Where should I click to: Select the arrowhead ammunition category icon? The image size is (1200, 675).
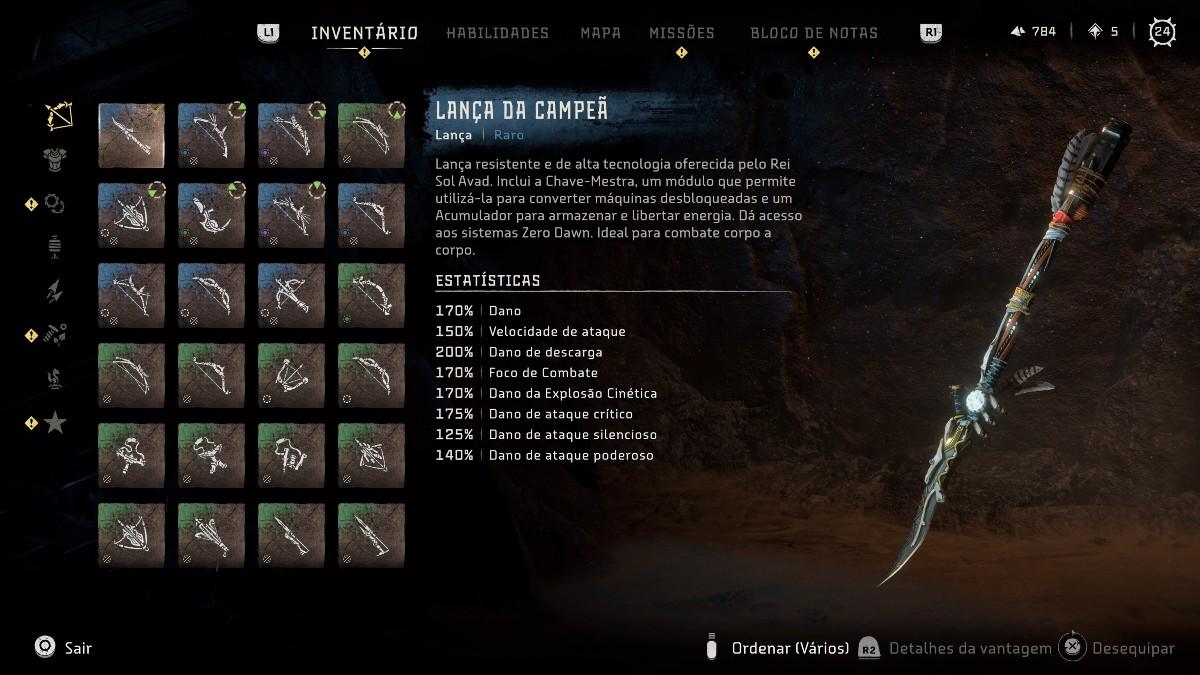55,291
